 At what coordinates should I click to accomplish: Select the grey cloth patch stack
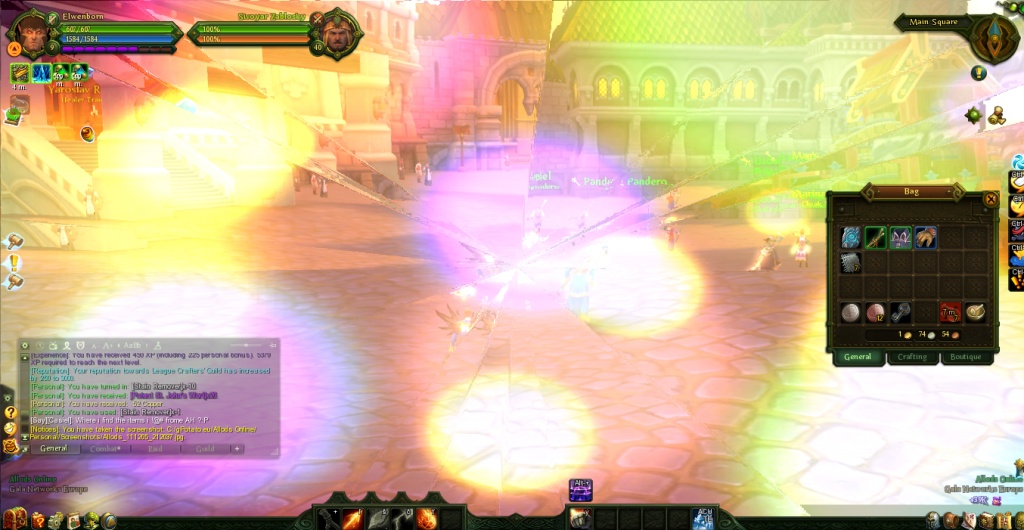click(851, 262)
